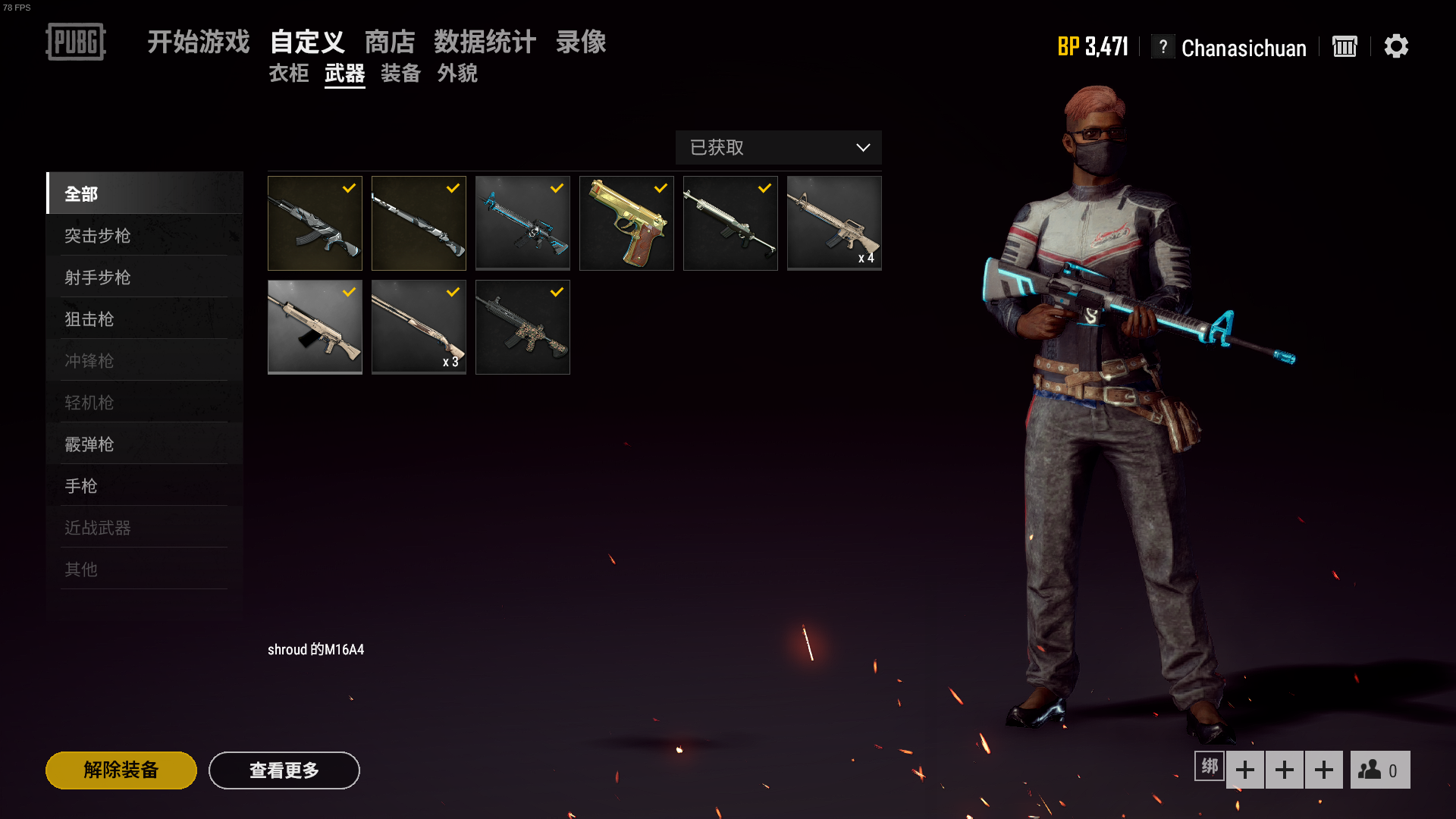Viewport: 1456px width, 819px height.
Task: Click the first plus icon to invite a teammate
Action: tap(1246, 769)
